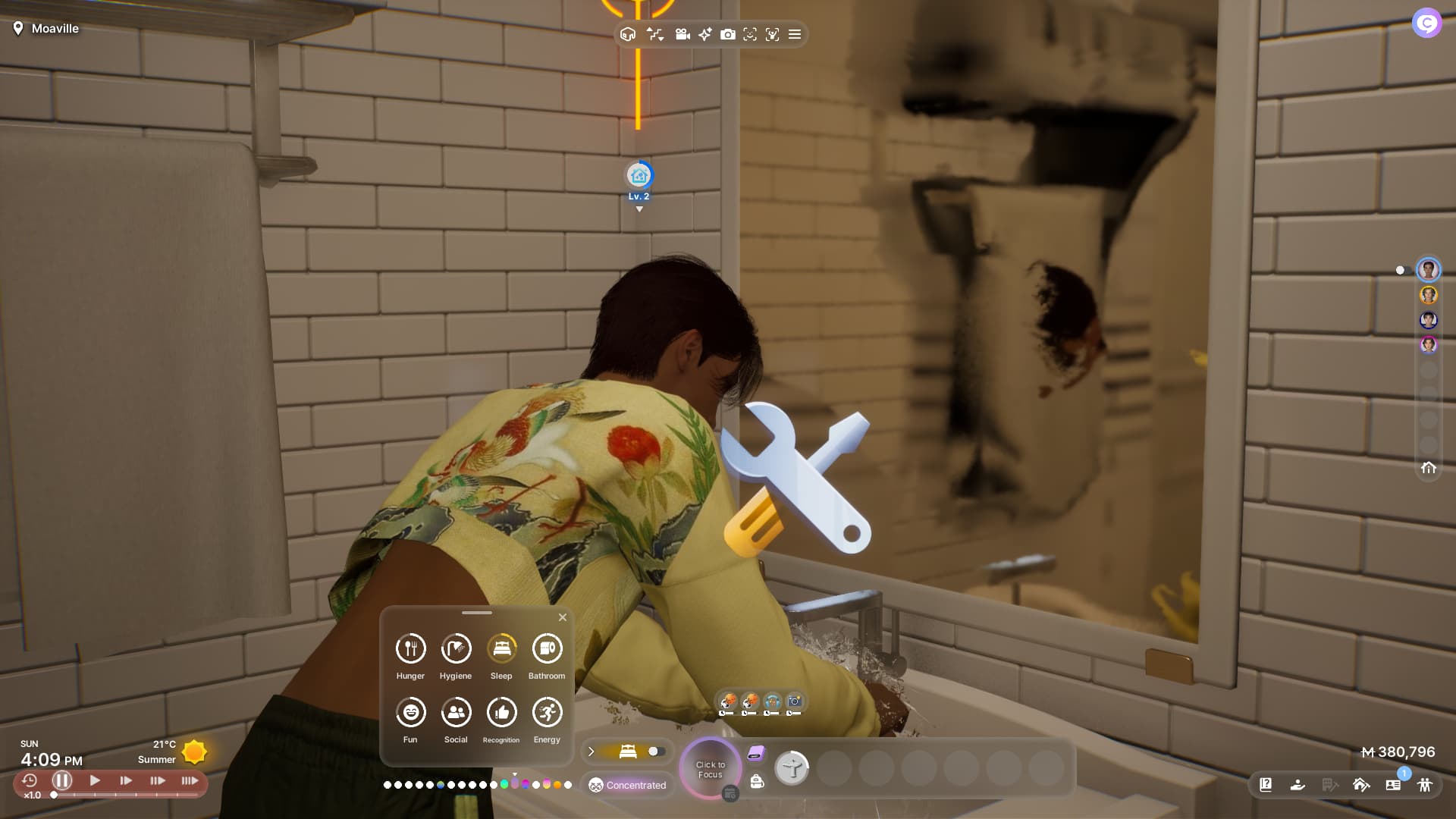The image size is (1456, 819).
Task: Toggle the sleep switch by bed icon
Action: pos(656,752)
